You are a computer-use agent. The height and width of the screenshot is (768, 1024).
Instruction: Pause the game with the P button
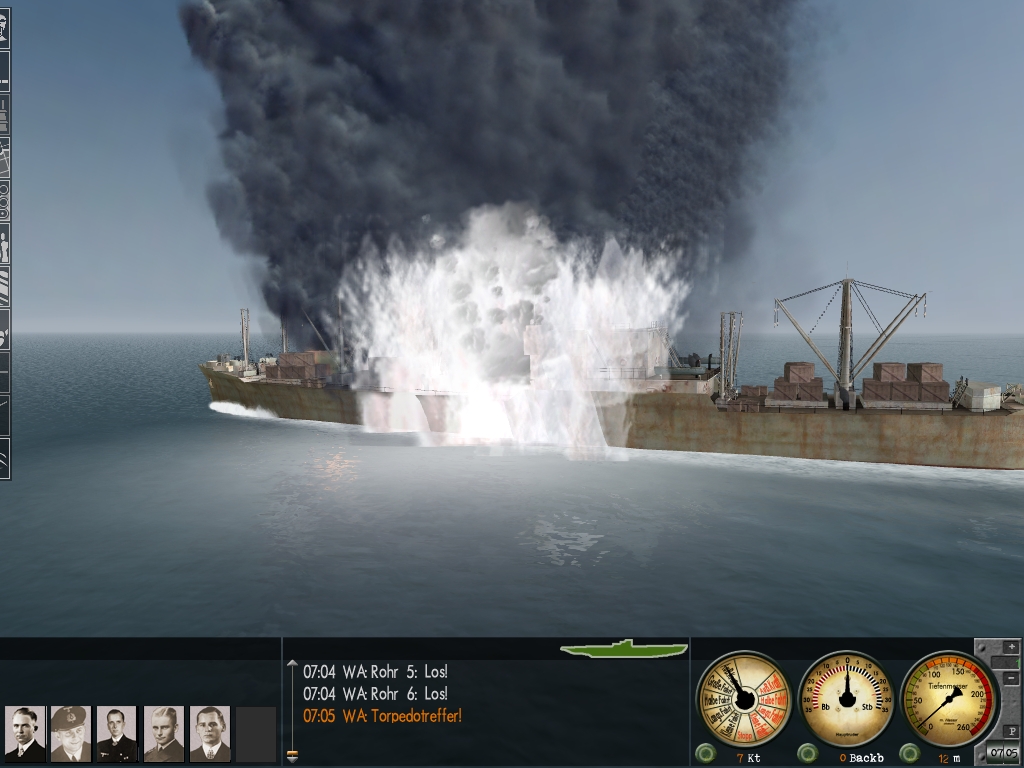point(1012,732)
